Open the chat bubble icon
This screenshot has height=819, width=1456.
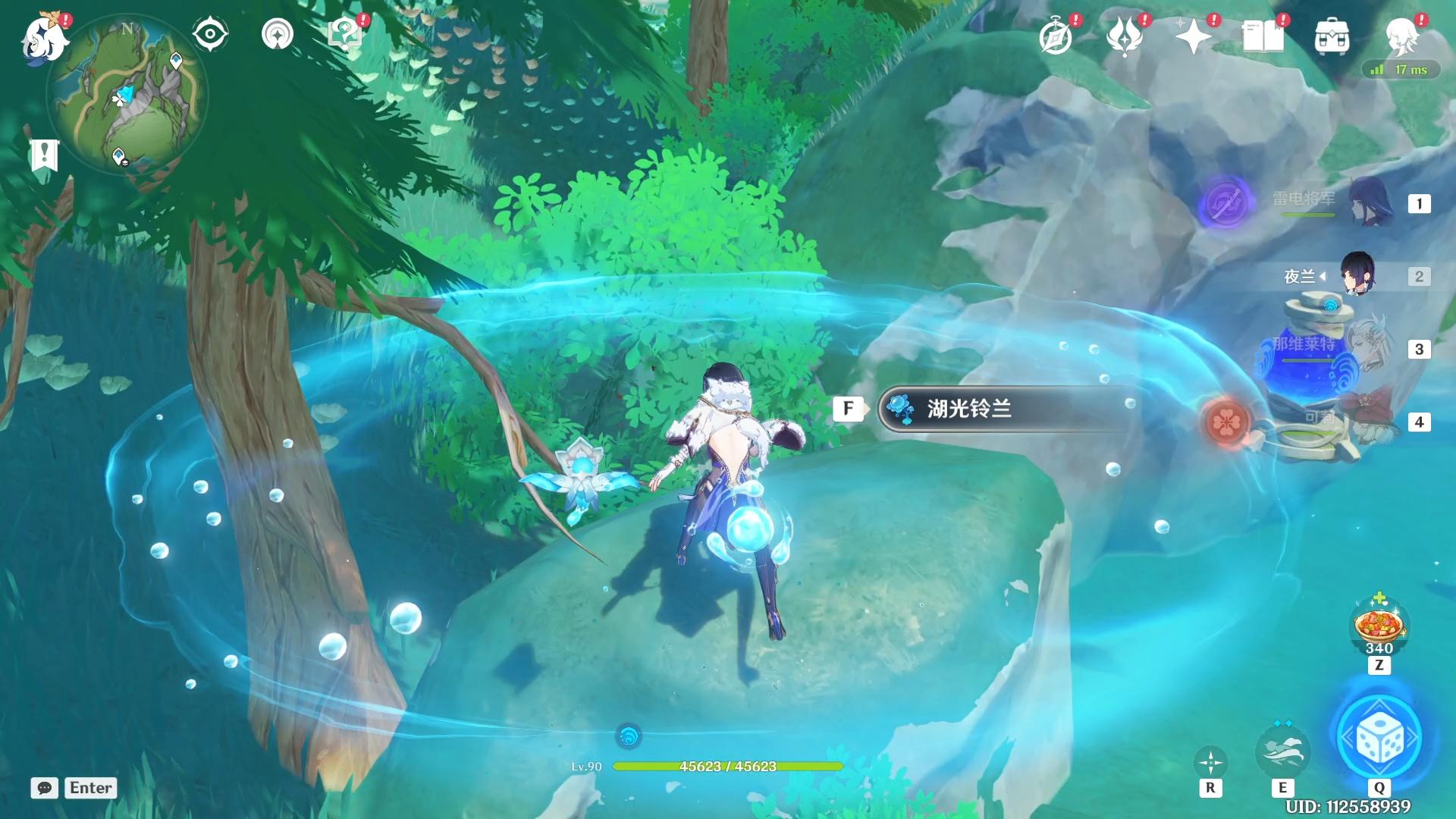click(45, 789)
